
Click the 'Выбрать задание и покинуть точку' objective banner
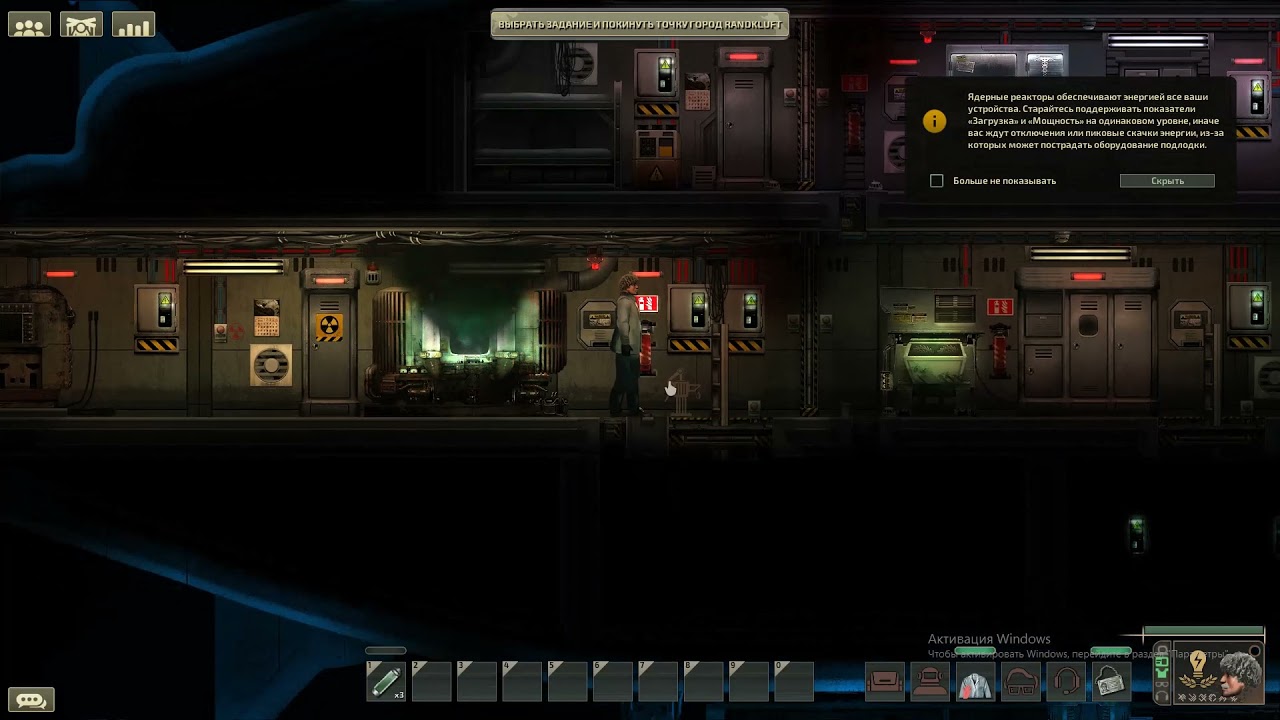[x=640, y=24]
